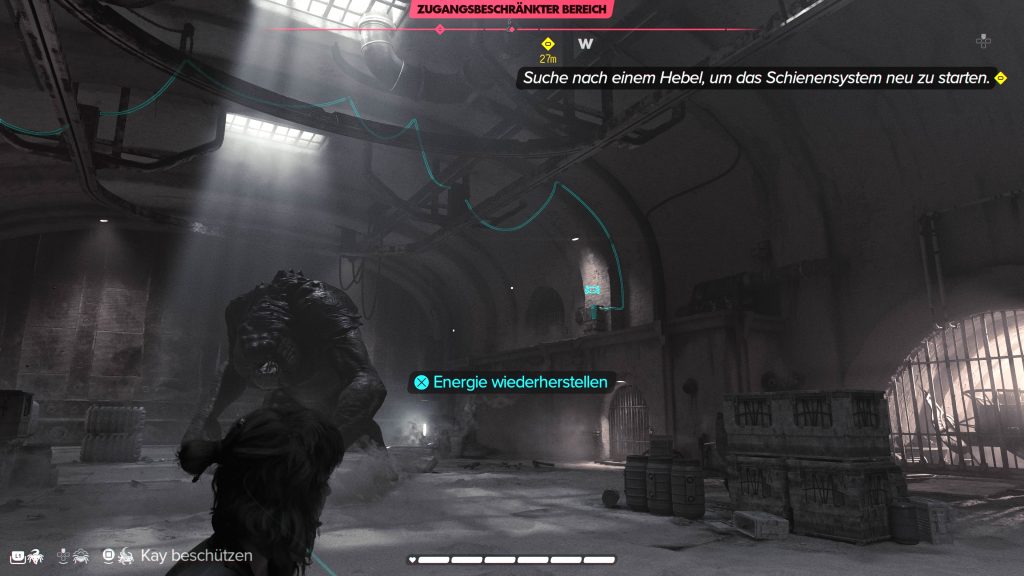The height and width of the screenshot is (576, 1024).
Task: Select the yellow objective marker on the compass
Action: click(547, 44)
